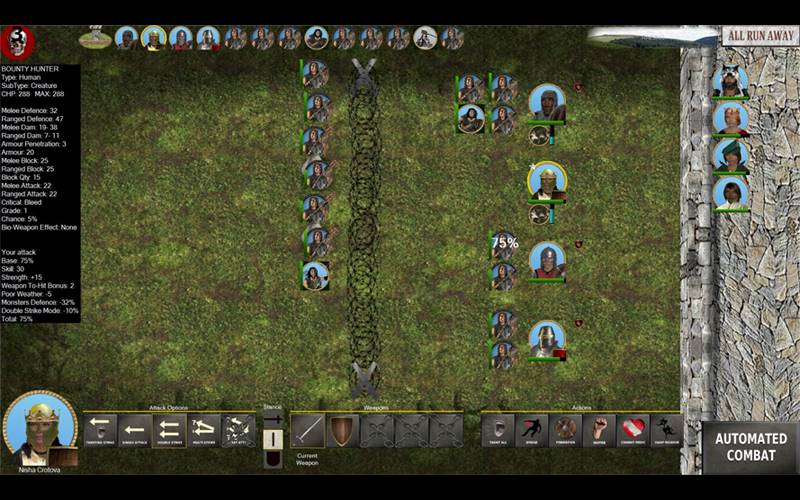Choose the shield weapon slot

coord(342,430)
